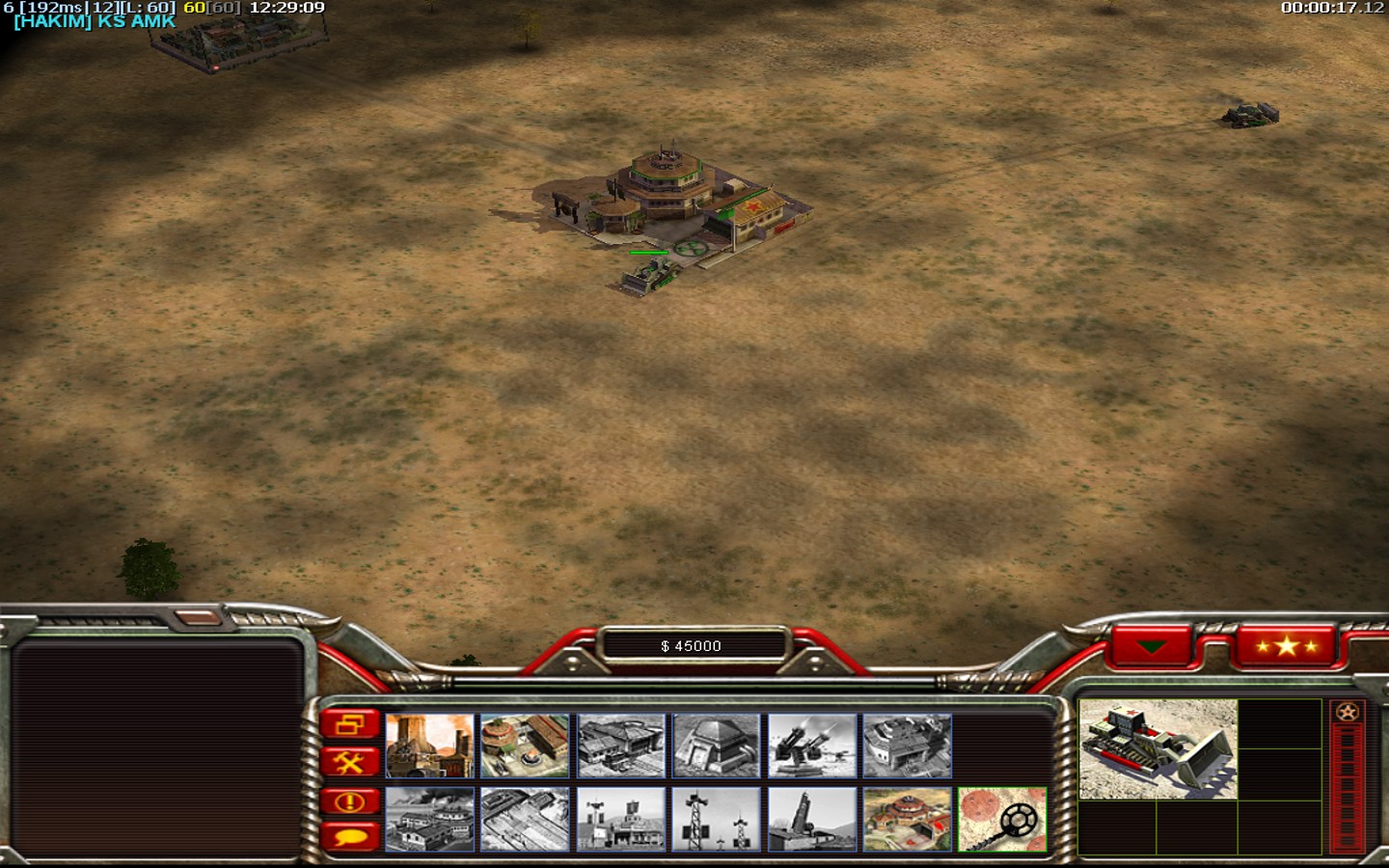The image size is (1389, 868).
Task: Build a Speaker Tower
Action: coord(716,820)
